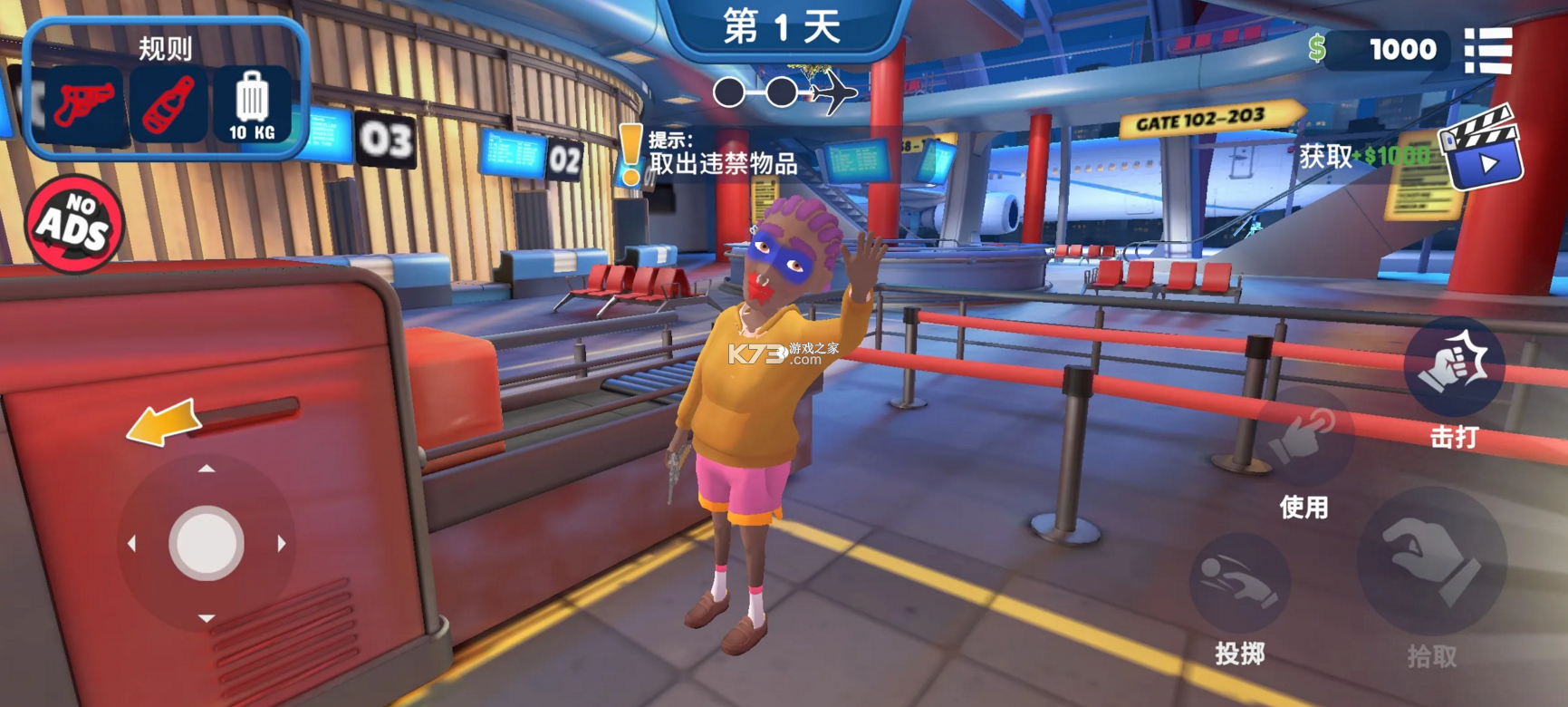Tap the yellow arrow indicator above the joystick
Image resolution: width=1568 pixels, height=707 pixels.
coord(166,423)
